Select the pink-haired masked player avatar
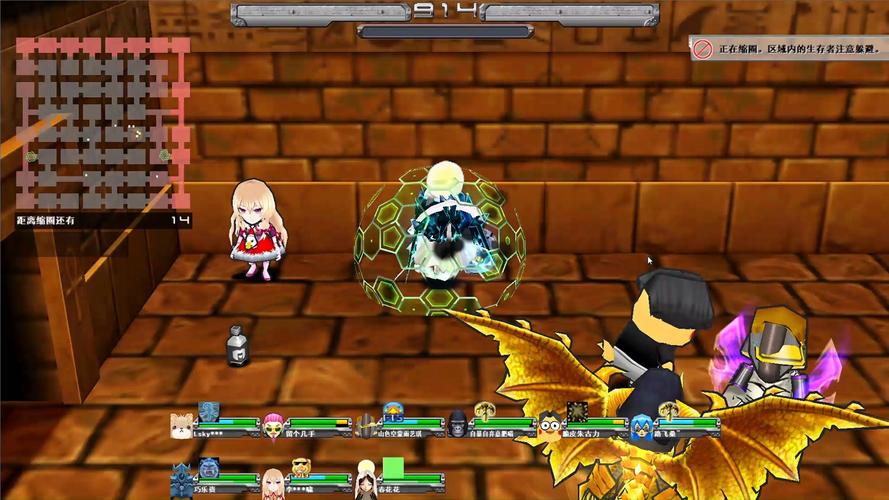Screen dimensions: 889x500 [273, 427]
